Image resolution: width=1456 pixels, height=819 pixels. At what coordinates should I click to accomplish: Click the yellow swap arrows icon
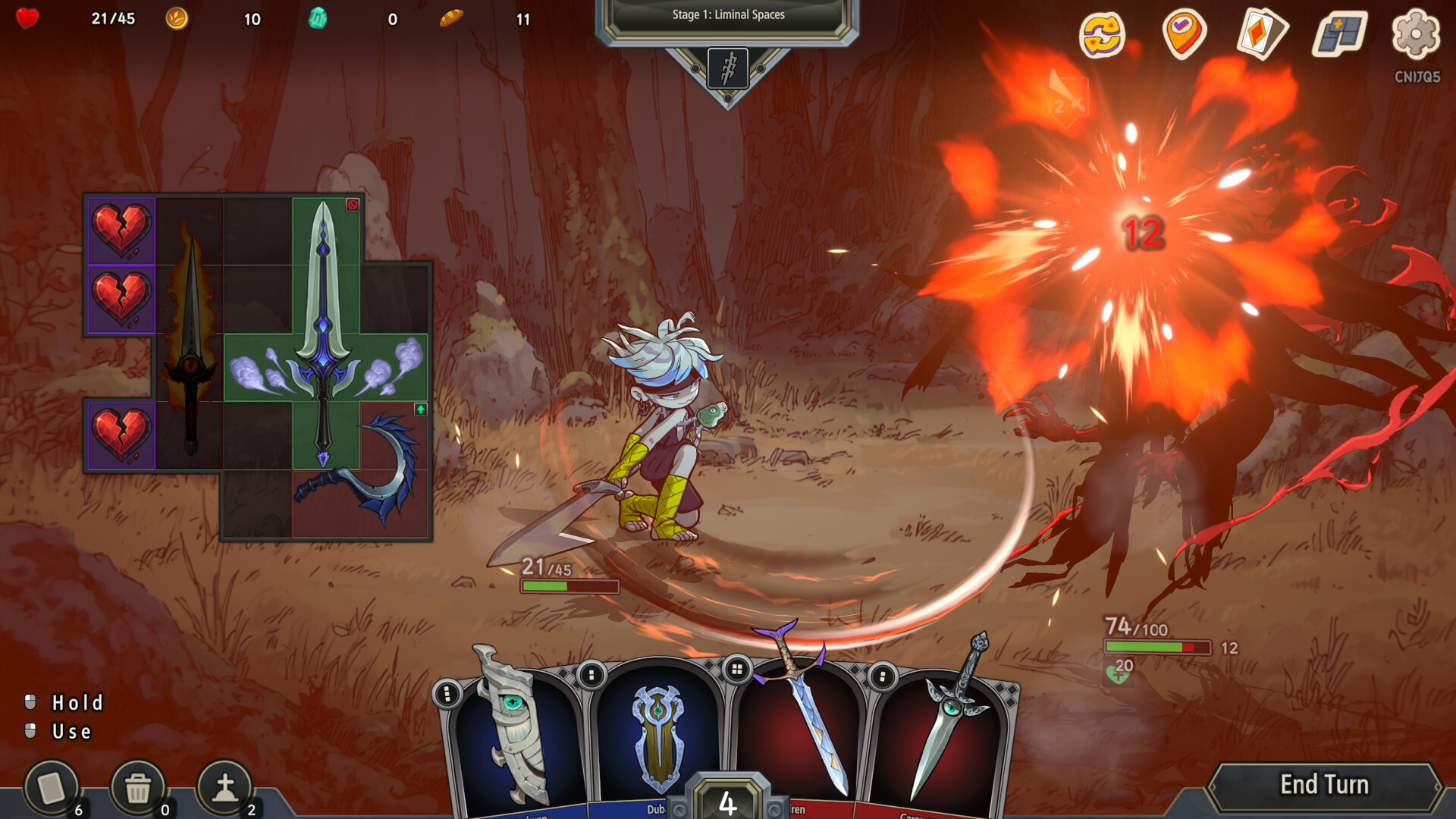(x=1102, y=34)
